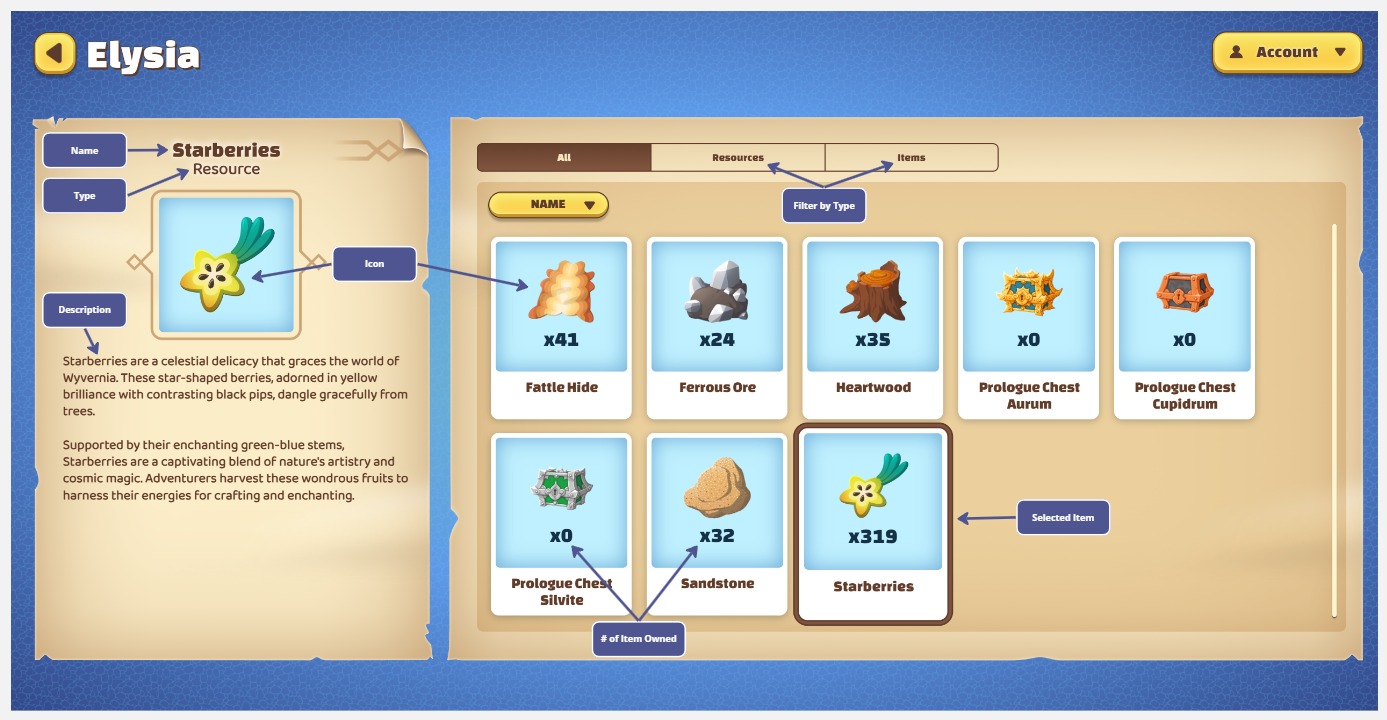Screen dimensions: 1387x720
Task: Choose the Prologue Chest Silvite card
Action: (x=561, y=522)
